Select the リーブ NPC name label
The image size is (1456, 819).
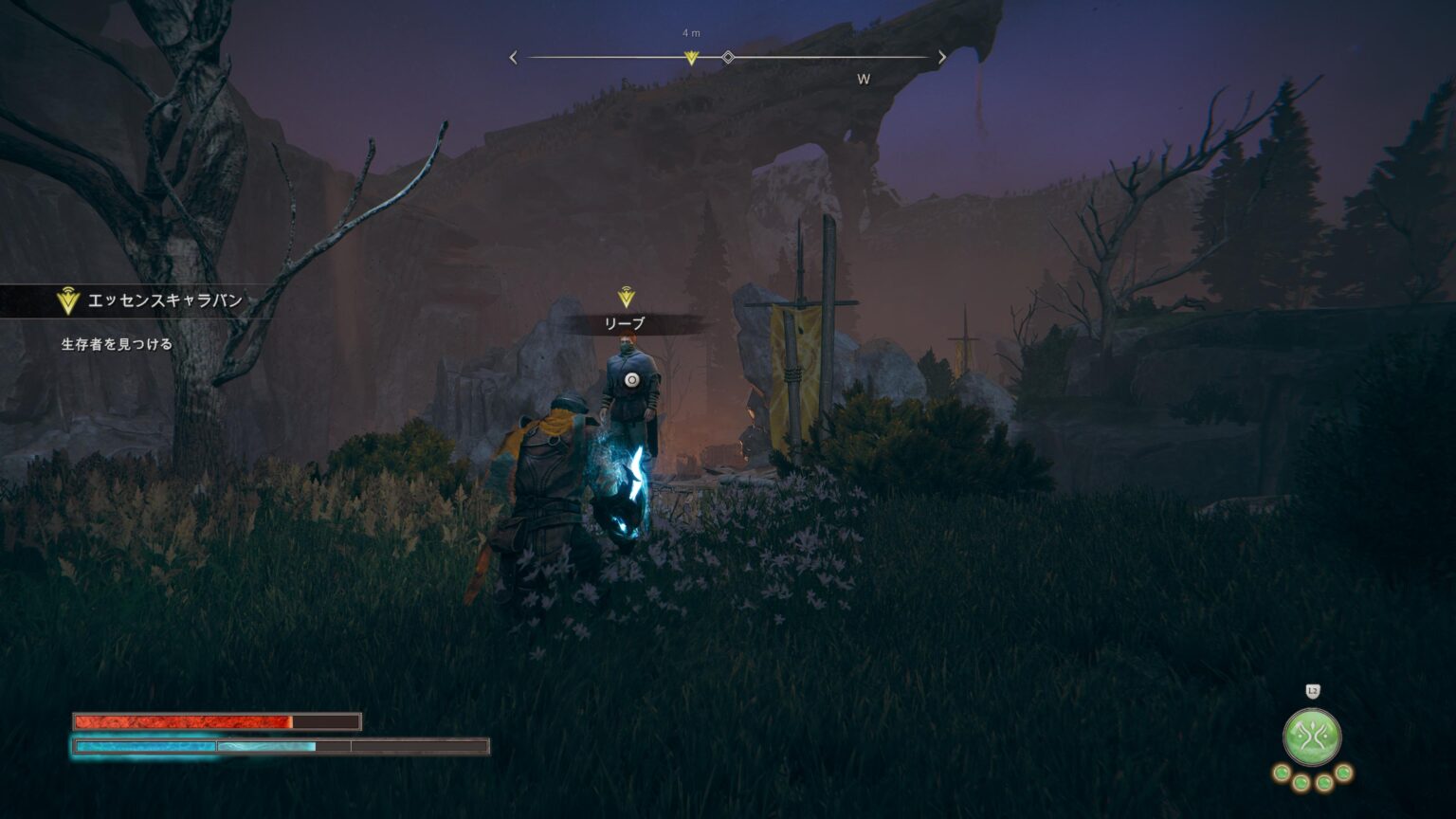click(x=625, y=324)
